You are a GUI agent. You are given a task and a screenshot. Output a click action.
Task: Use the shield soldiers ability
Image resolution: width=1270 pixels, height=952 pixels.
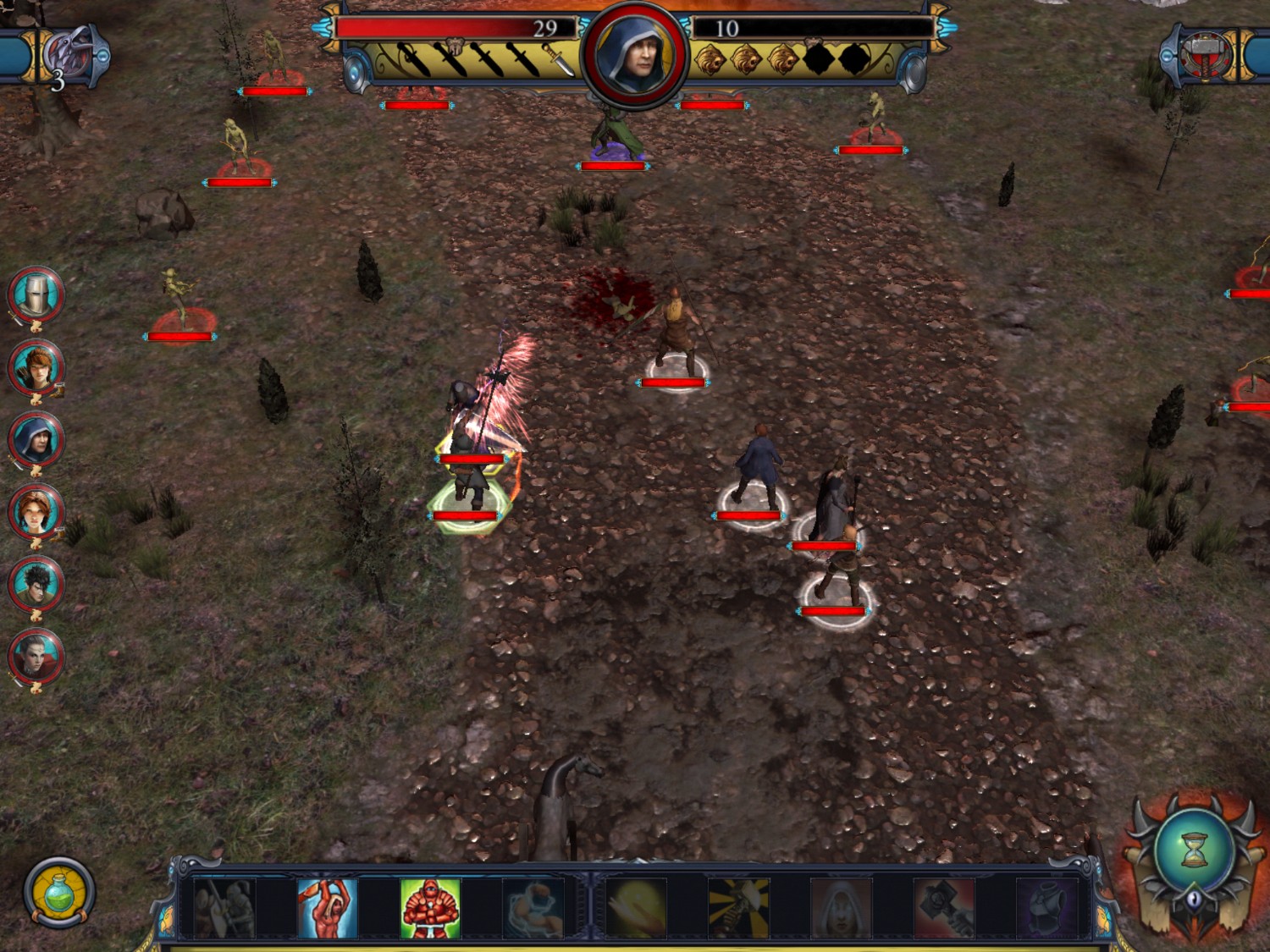[224, 909]
